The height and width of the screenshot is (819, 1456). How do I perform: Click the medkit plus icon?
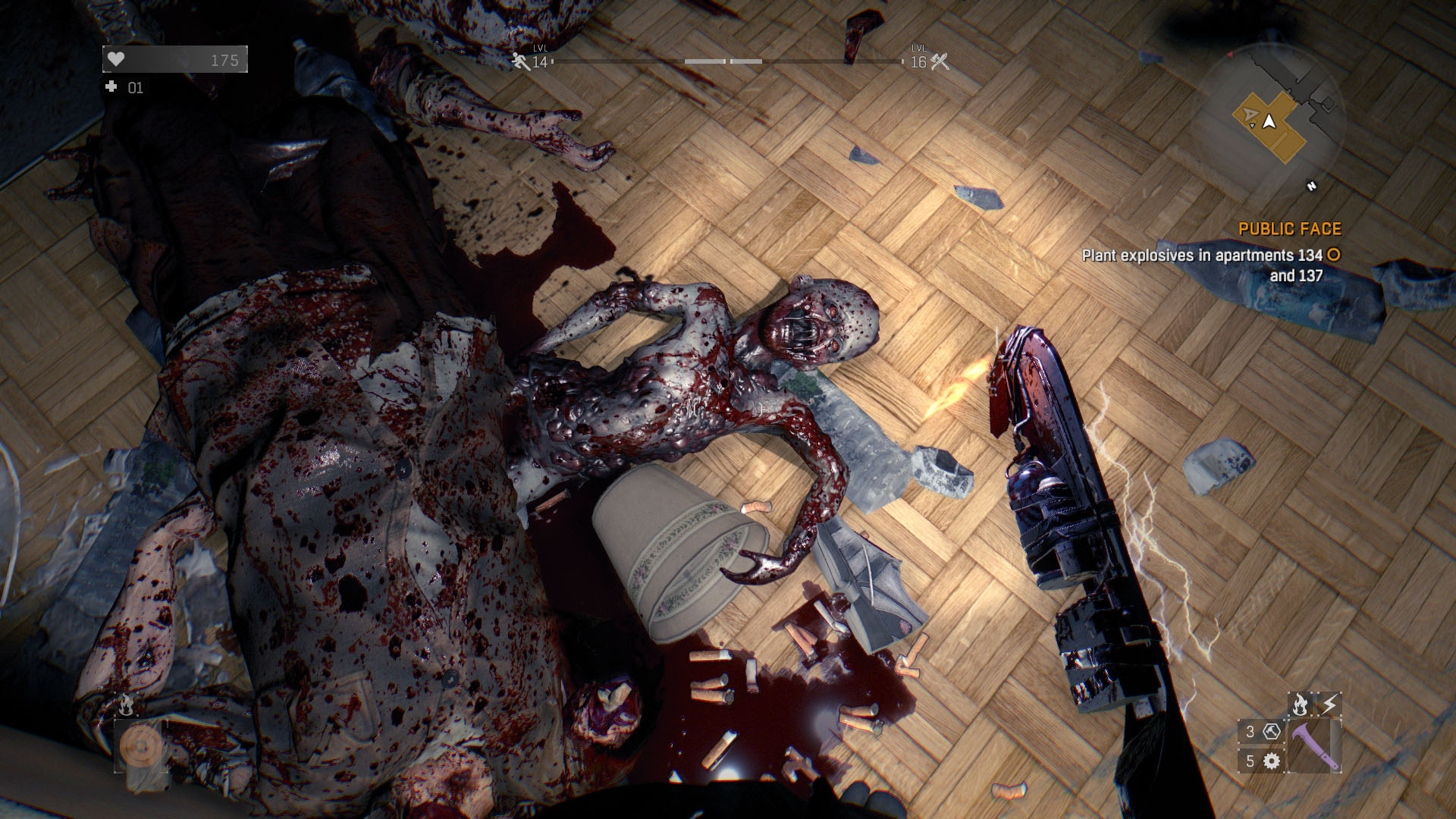[x=111, y=87]
